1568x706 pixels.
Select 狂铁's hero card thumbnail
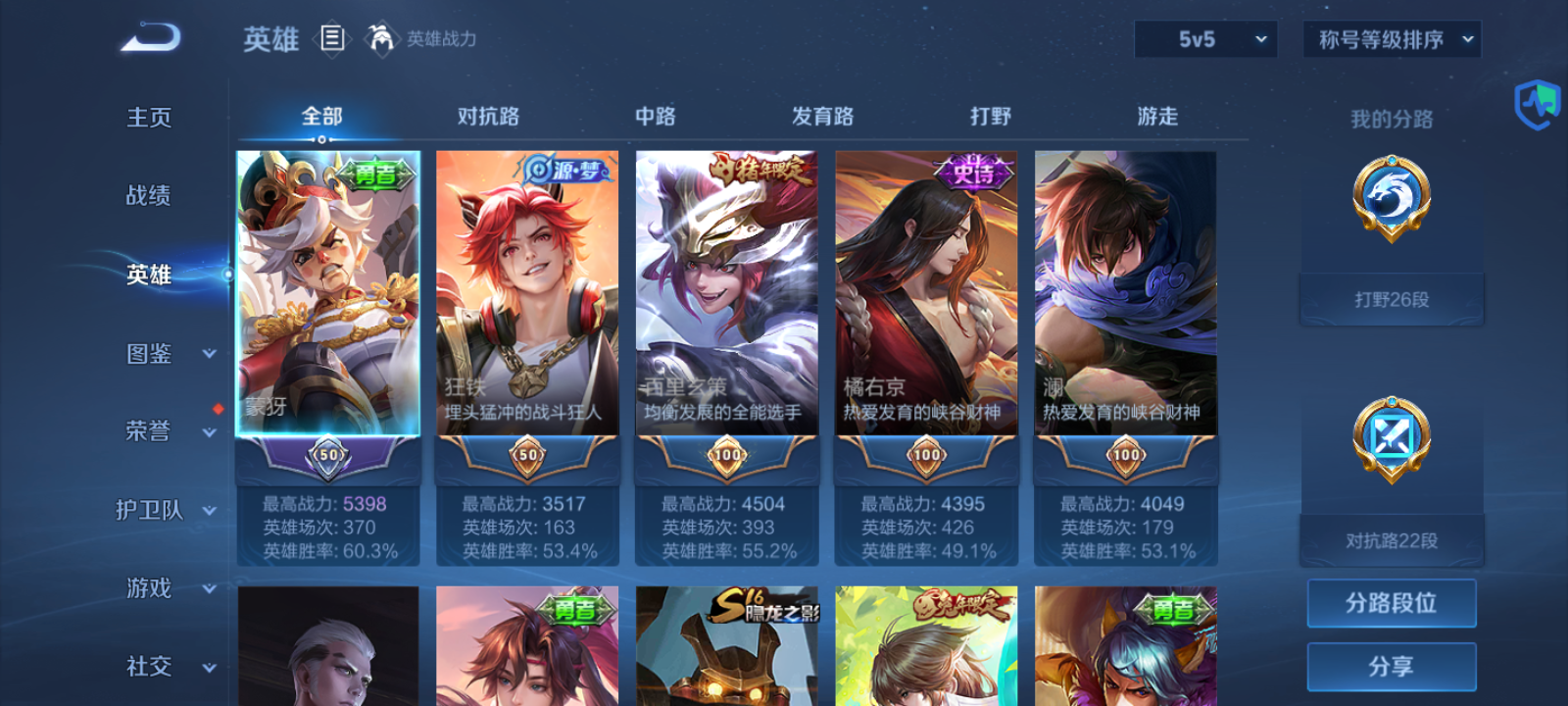[x=527, y=294]
